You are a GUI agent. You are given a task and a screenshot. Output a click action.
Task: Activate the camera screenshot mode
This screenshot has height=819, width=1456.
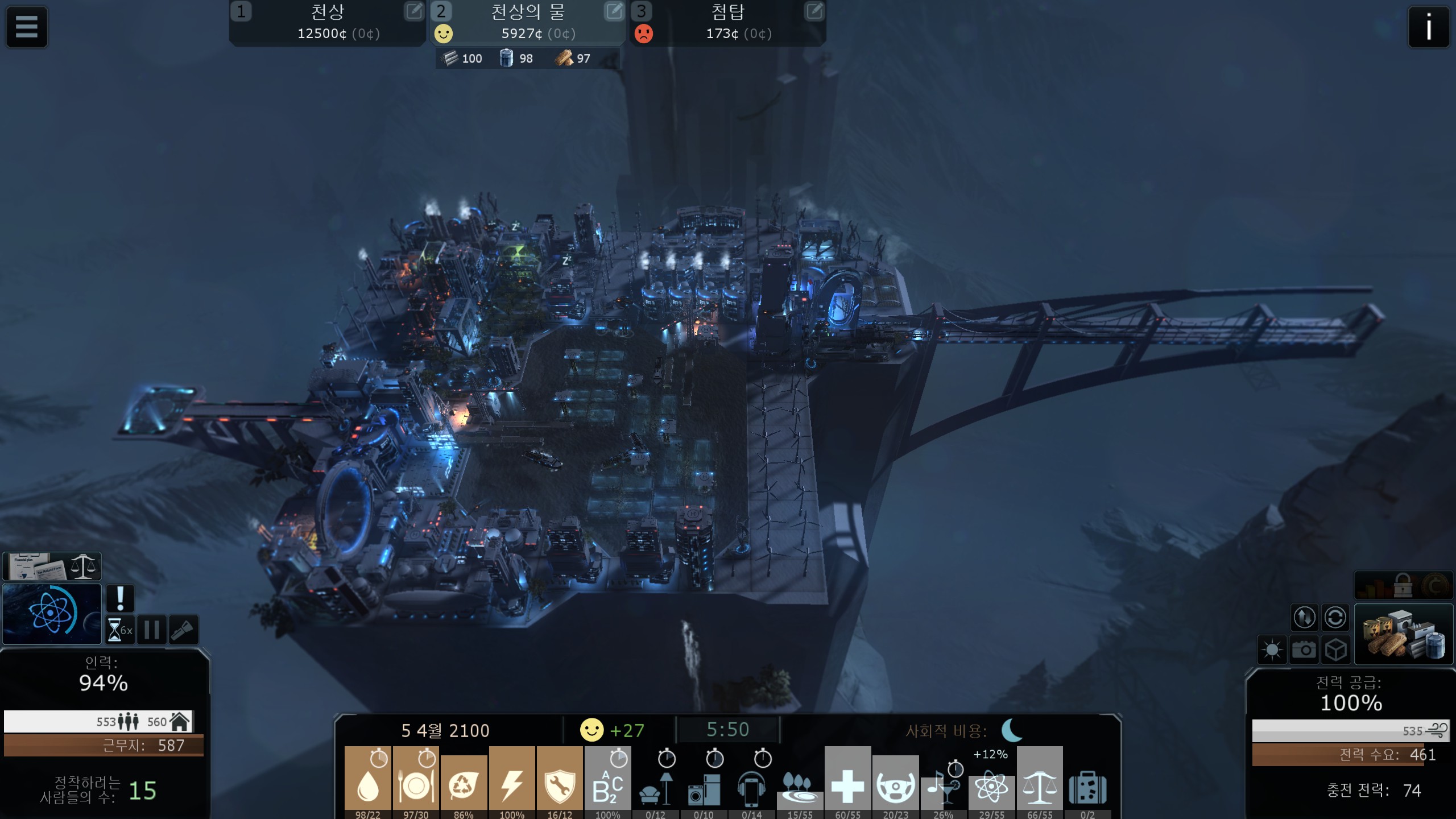tap(1304, 650)
